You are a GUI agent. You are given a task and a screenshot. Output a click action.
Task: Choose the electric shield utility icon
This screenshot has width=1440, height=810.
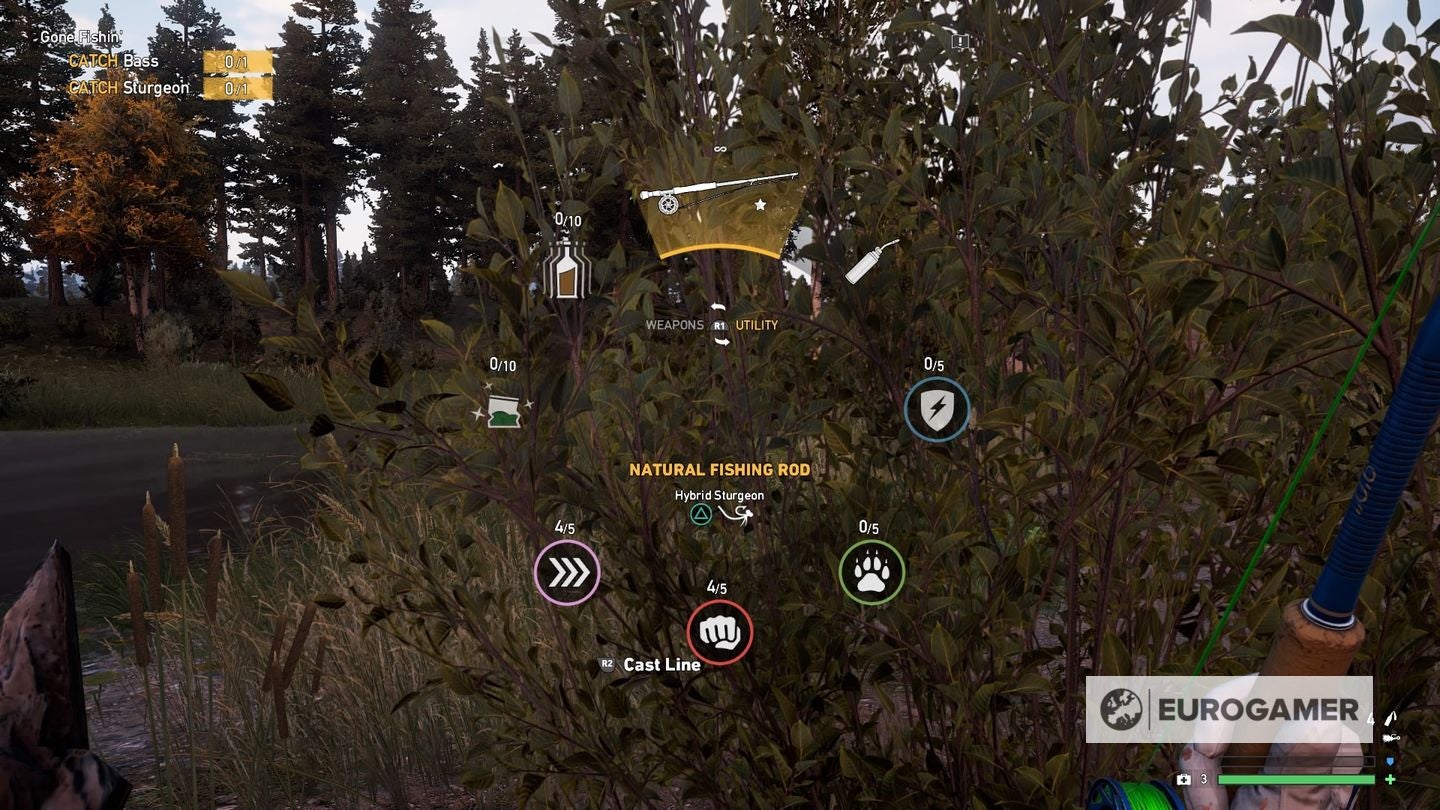pyautogui.click(x=938, y=410)
